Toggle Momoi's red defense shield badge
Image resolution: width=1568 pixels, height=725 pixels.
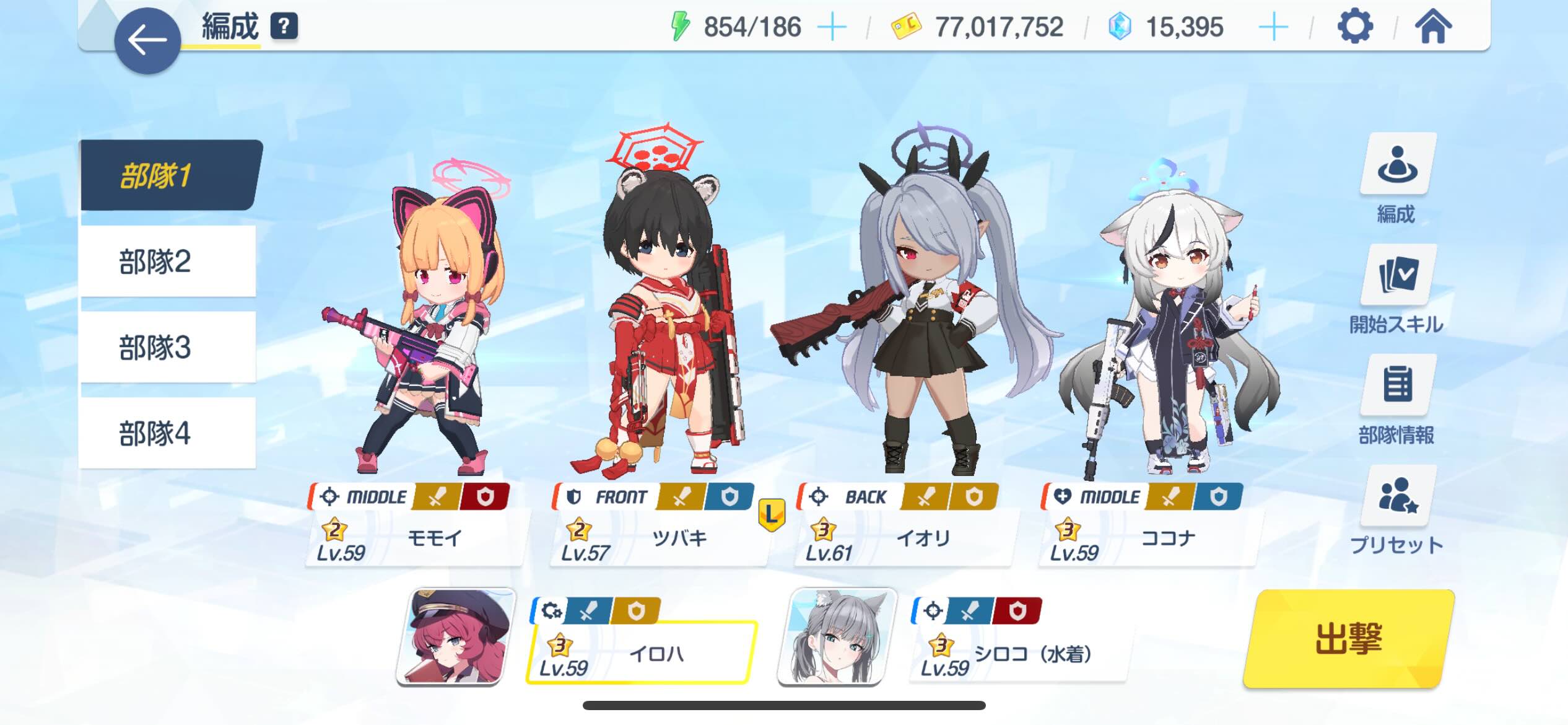[486, 496]
